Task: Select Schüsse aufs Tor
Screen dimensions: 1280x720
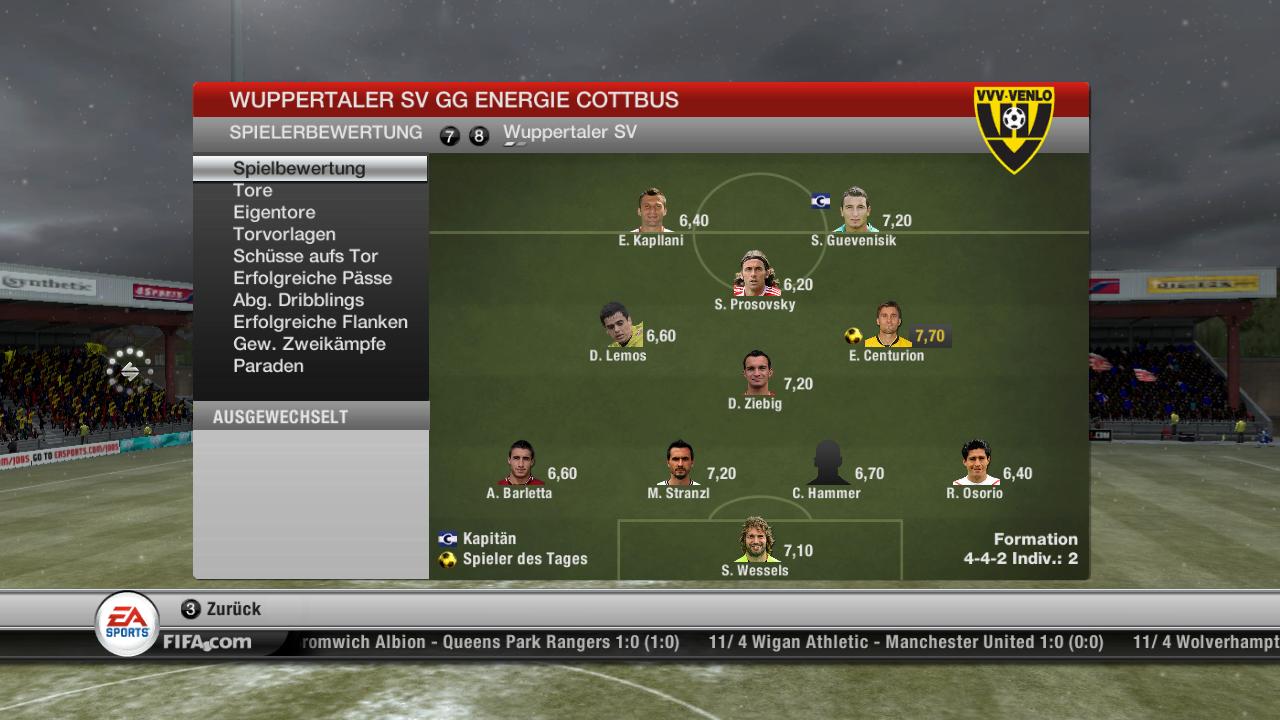Action: pos(305,256)
